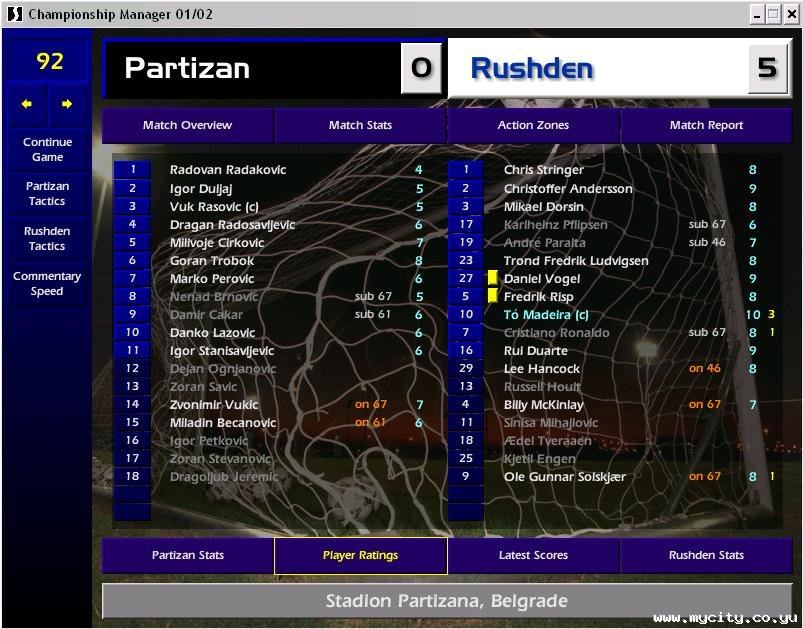803x629 pixels.
Task: View Latest Scores
Action: [x=533, y=556]
